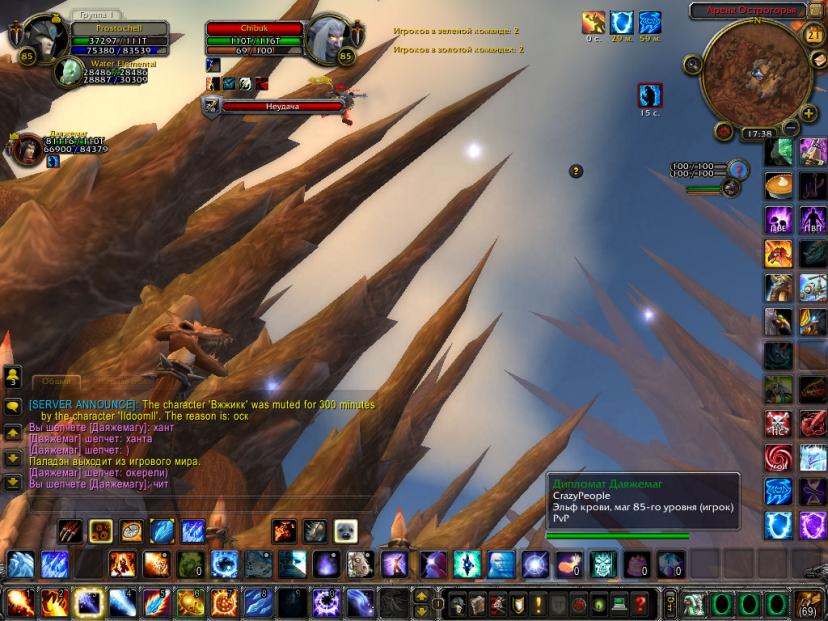Click the clock showing 17:38
828x621 pixels.
click(x=759, y=133)
